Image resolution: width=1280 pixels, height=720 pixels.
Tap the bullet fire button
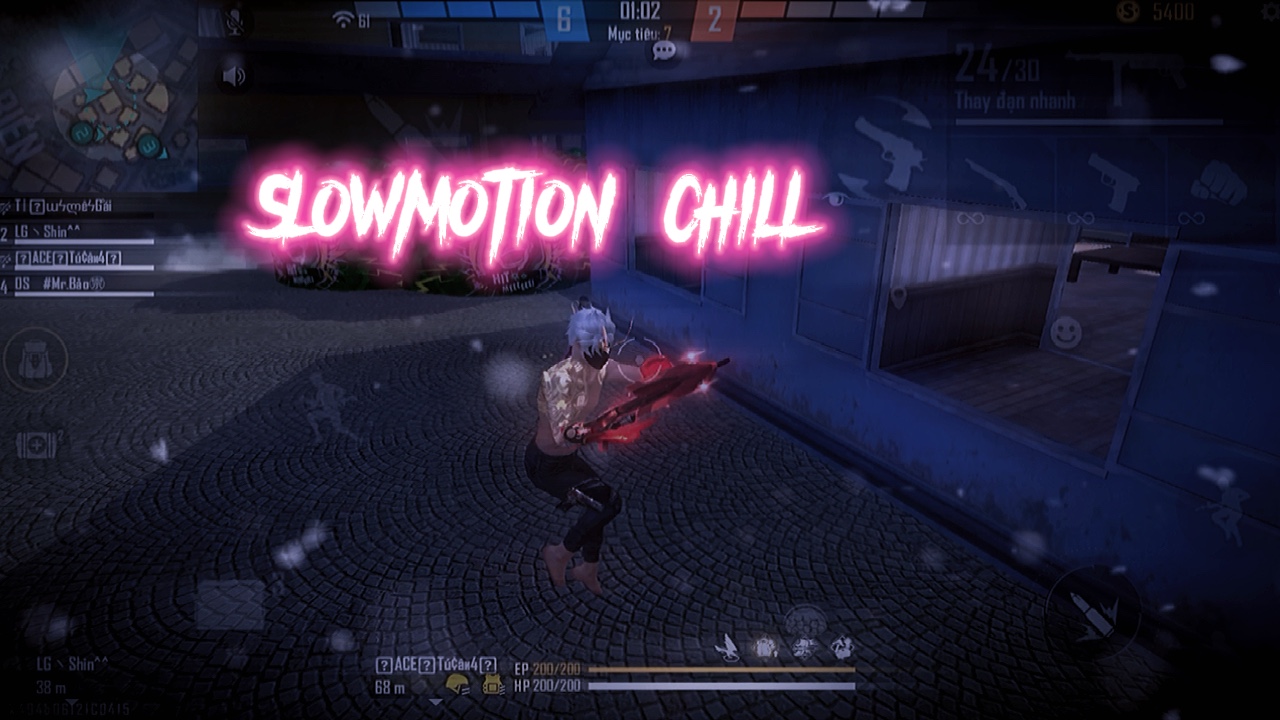[1093, 612]
